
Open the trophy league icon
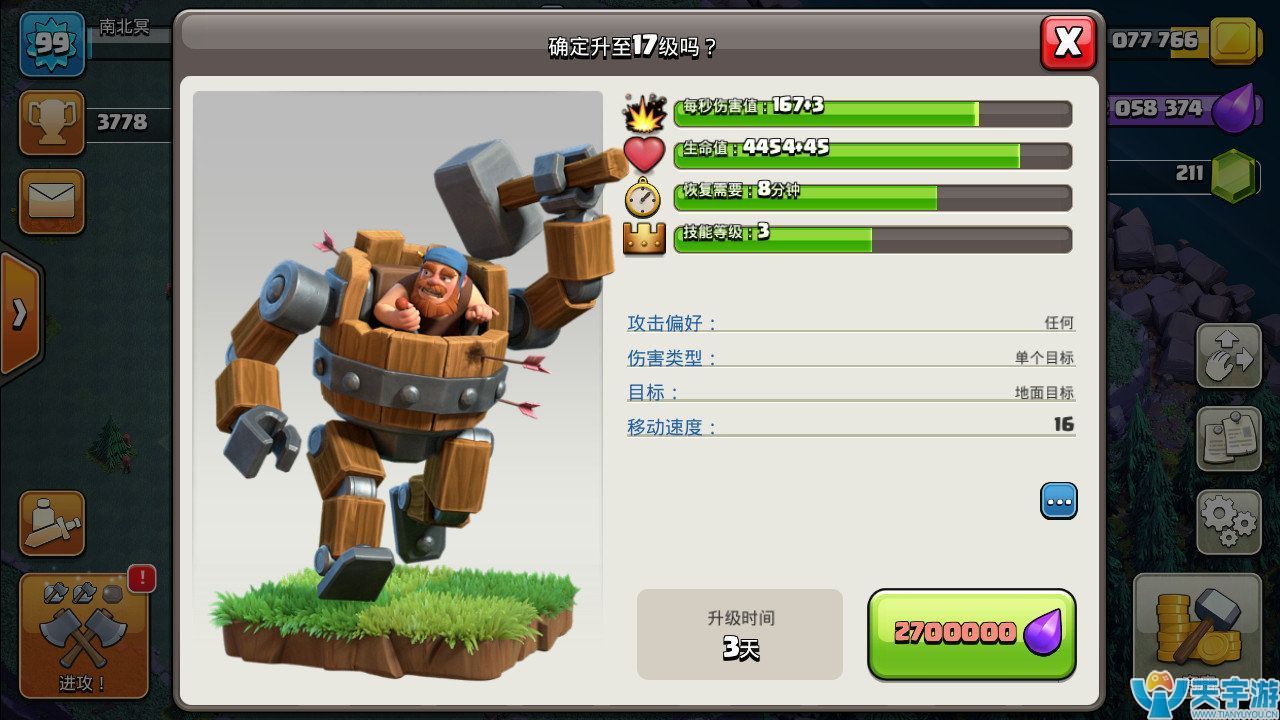[52, 123]
